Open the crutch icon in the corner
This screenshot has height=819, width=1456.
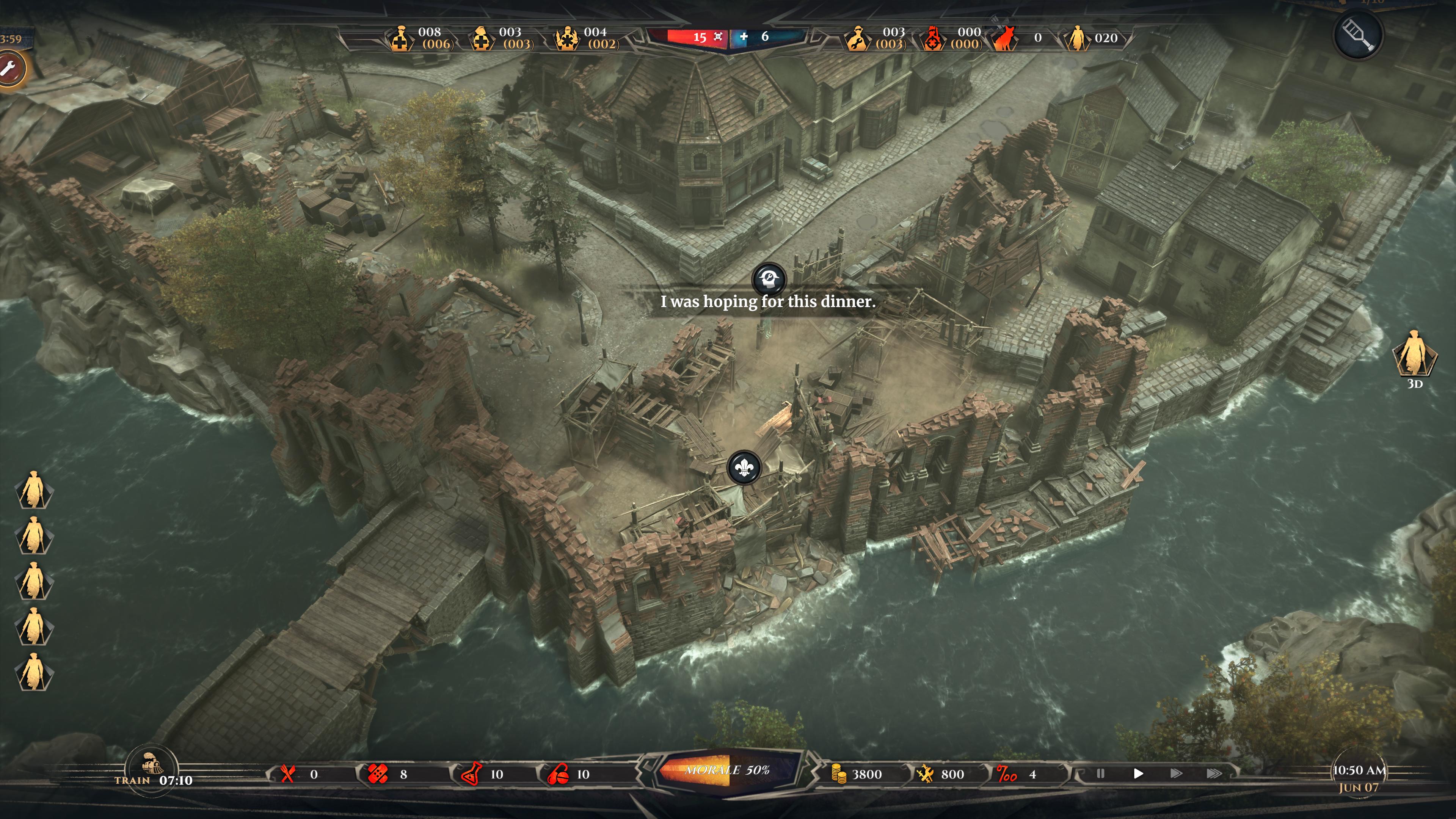point(1358,35)
